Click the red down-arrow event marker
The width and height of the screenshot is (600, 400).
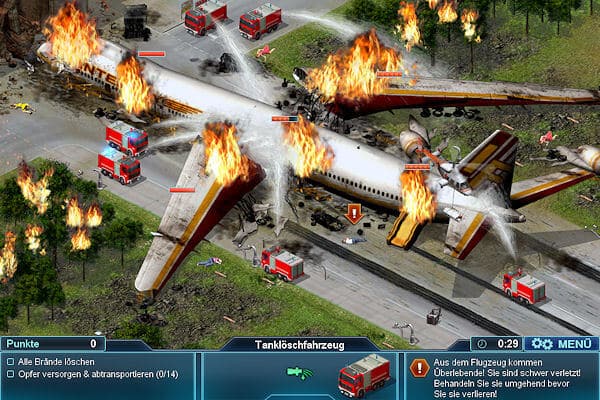tap(353, 213)
